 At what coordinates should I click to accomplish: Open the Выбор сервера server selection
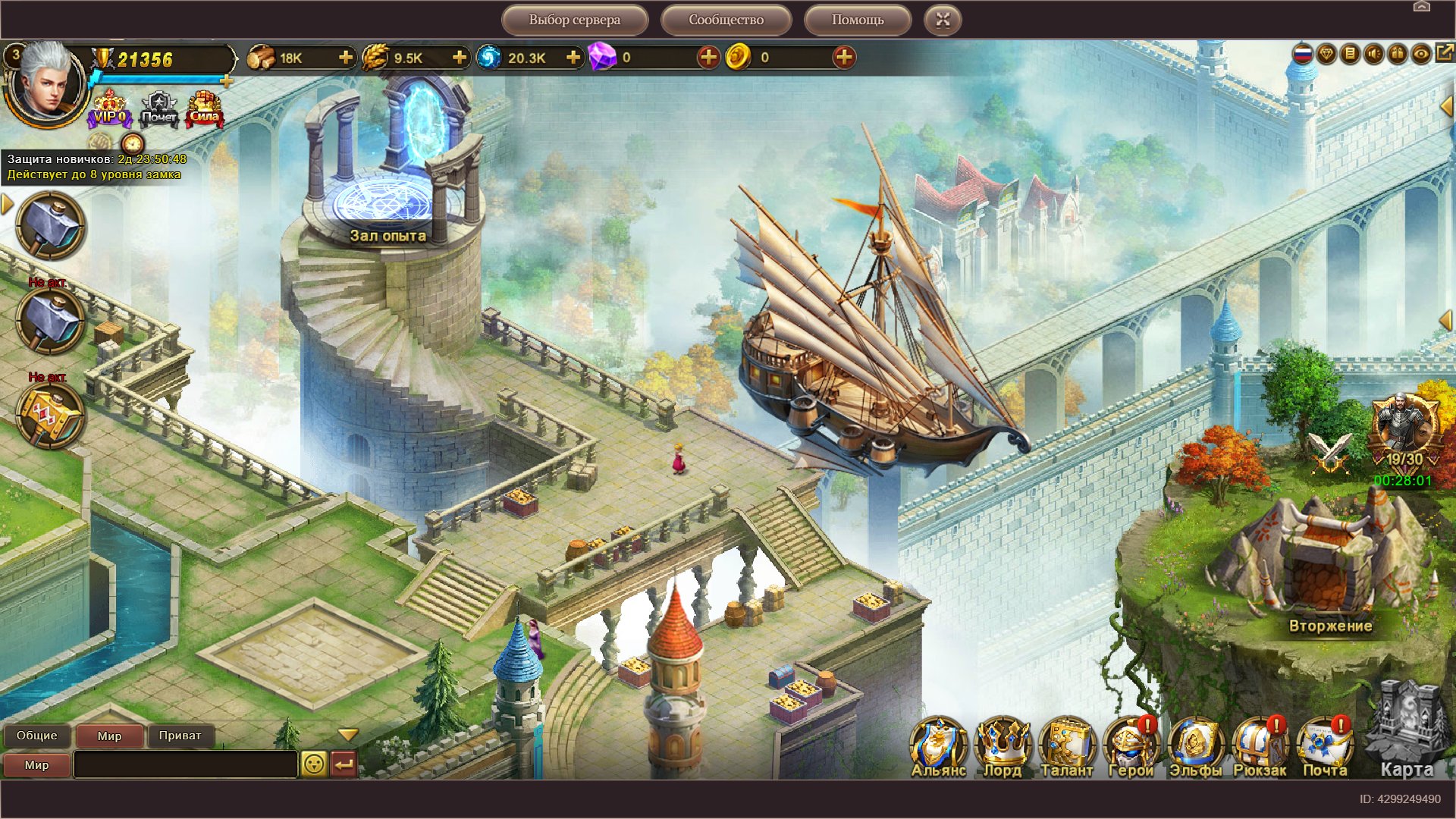coord(574,20)
